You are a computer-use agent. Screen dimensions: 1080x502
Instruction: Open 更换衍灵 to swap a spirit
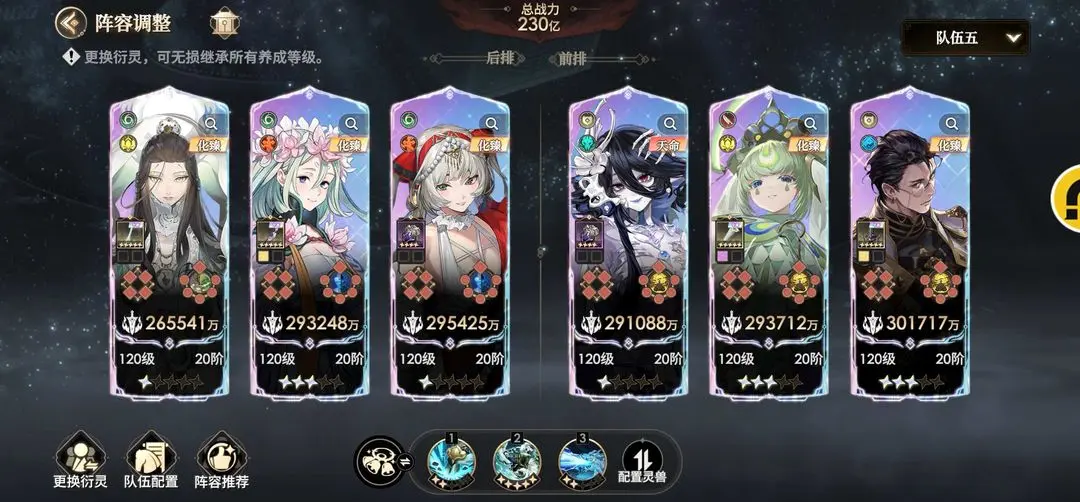point(80,462)
